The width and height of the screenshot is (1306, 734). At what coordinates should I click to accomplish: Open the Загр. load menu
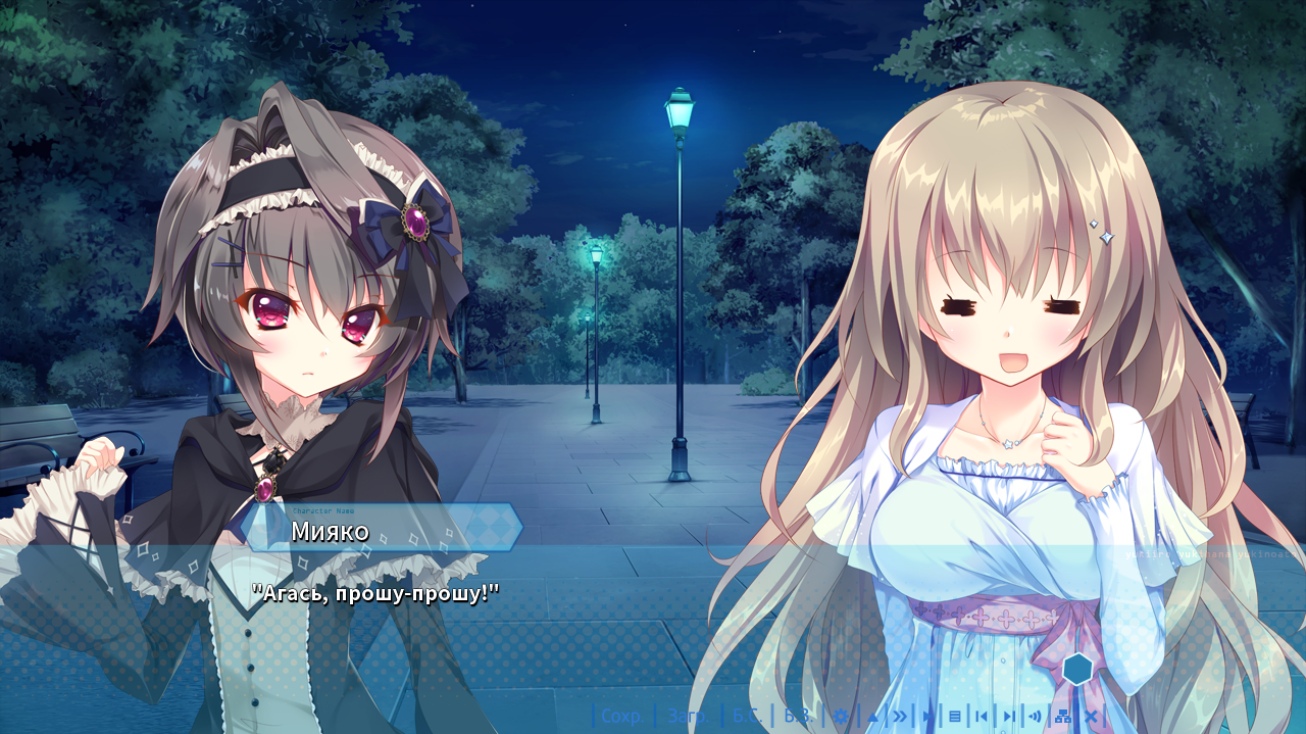coord(688,716)
